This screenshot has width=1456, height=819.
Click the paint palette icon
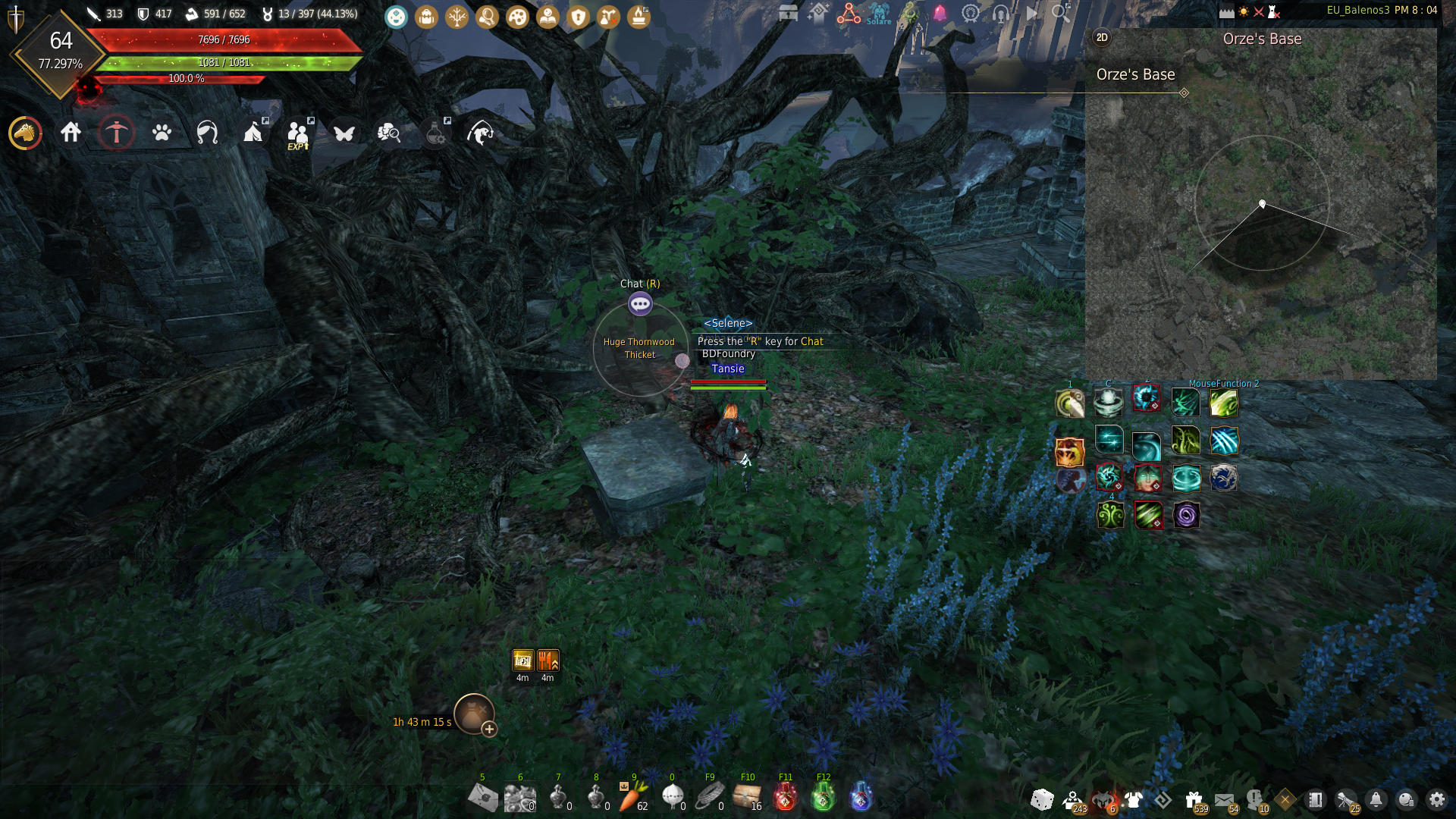tap(517, 17)
